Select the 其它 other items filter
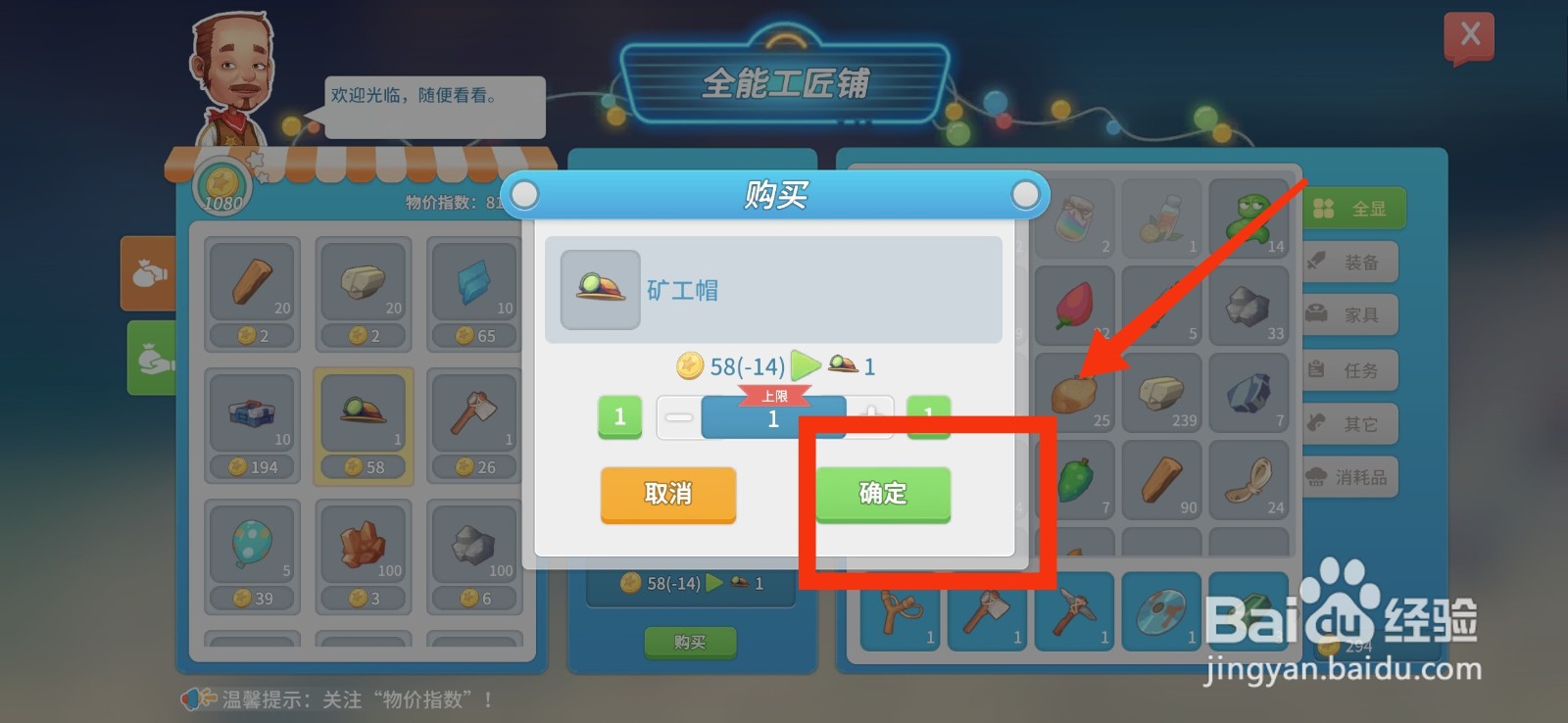 click(x=1350, y=423)
